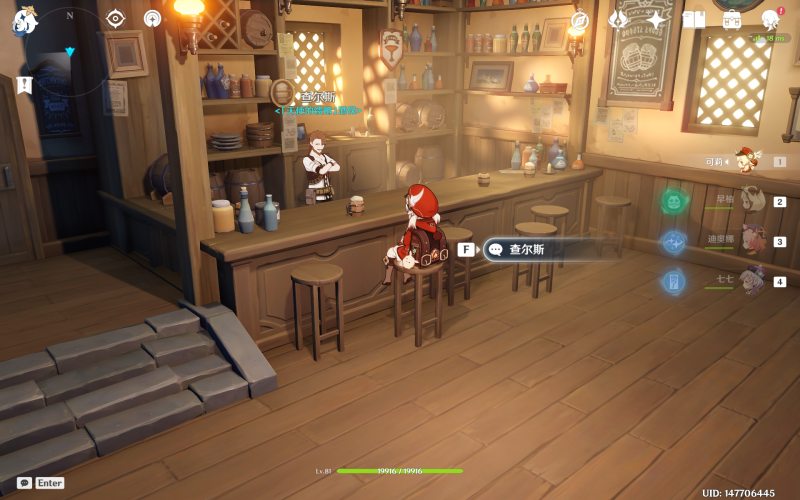Viewport: 800px width, 500px height.
Task: Open the Paimon menu icon
Action: (x=24, y=19)
